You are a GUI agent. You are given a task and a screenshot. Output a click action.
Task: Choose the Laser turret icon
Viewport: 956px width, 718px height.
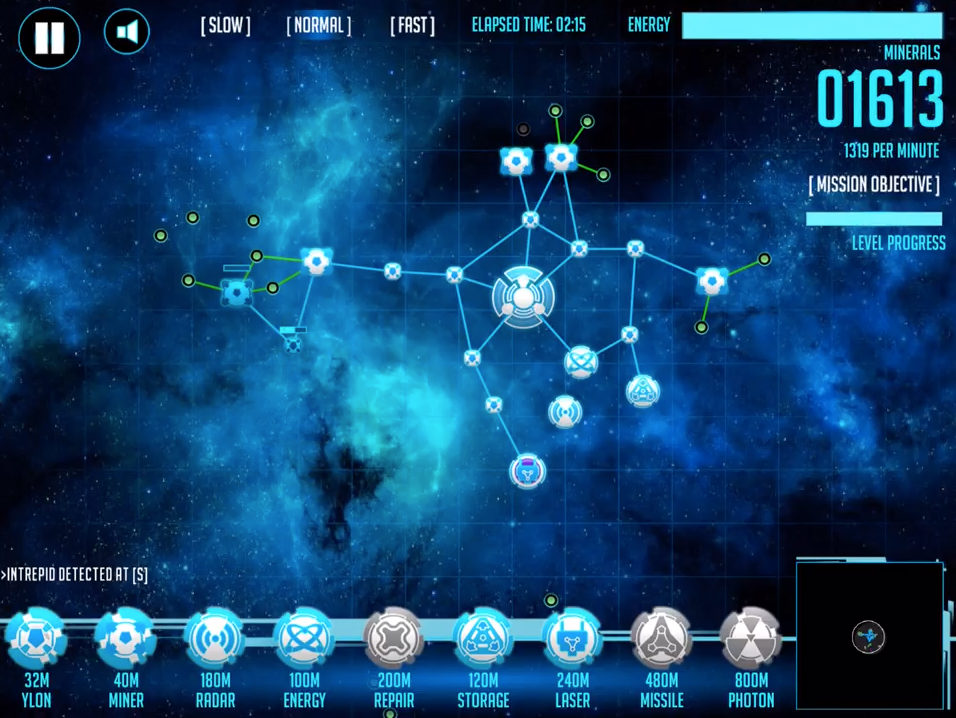572,639
